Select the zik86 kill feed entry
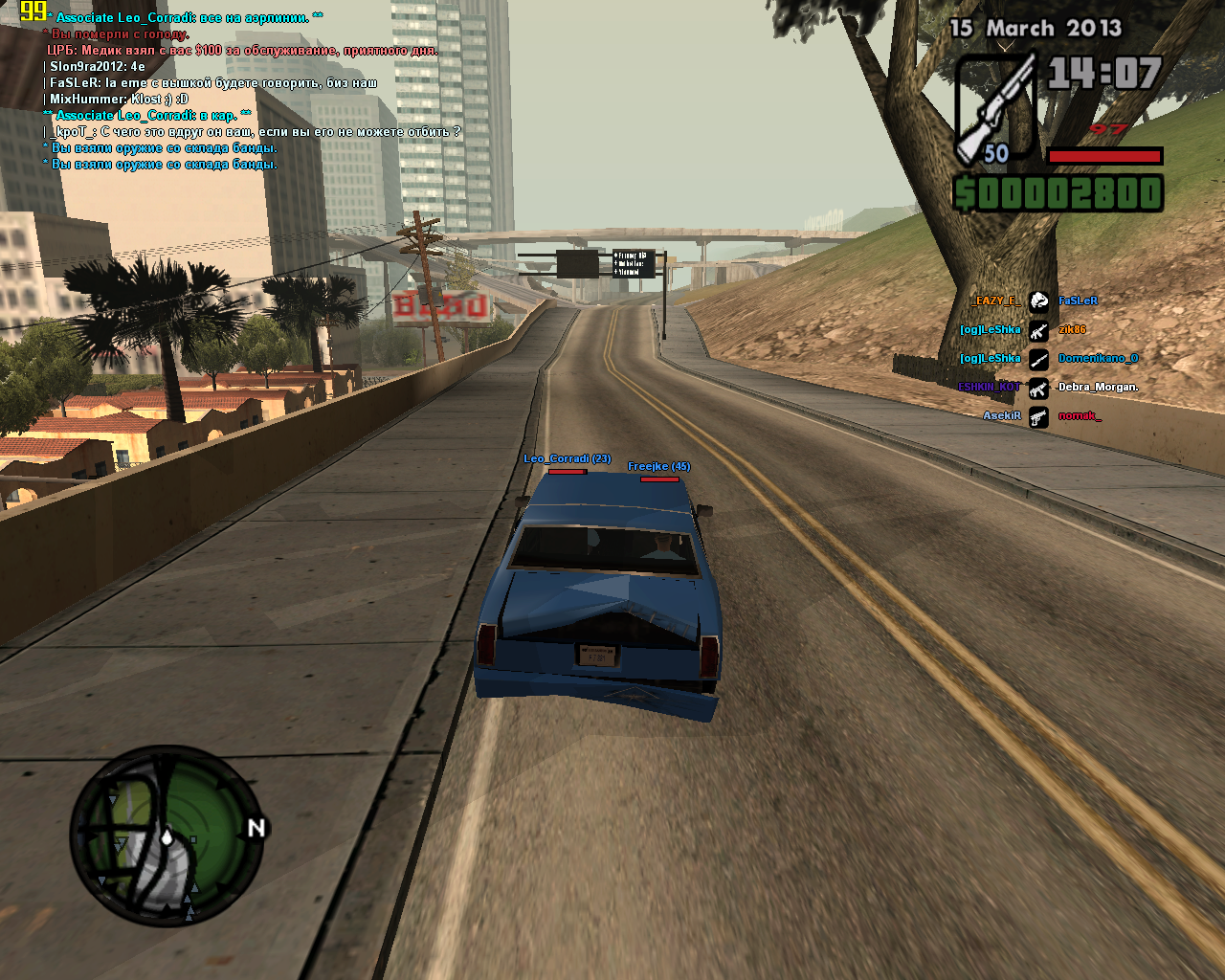This screenshot has height=980, width=1225. [1072, 329]
